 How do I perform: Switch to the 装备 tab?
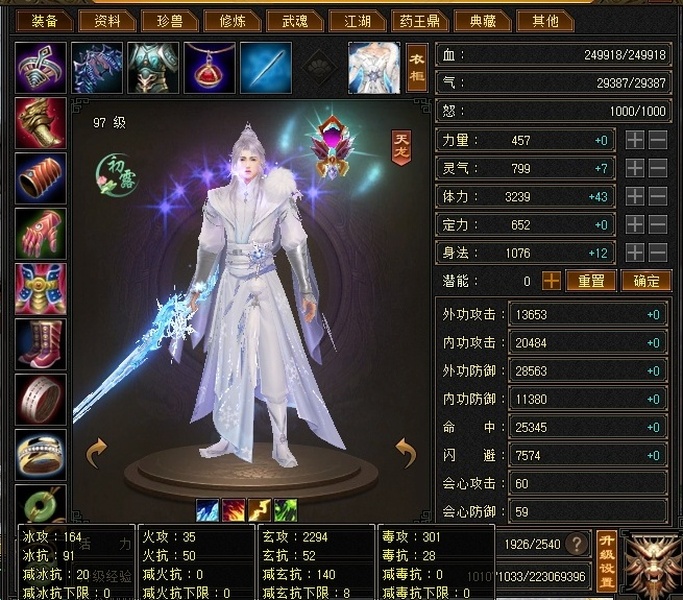(x=45, y=20)
